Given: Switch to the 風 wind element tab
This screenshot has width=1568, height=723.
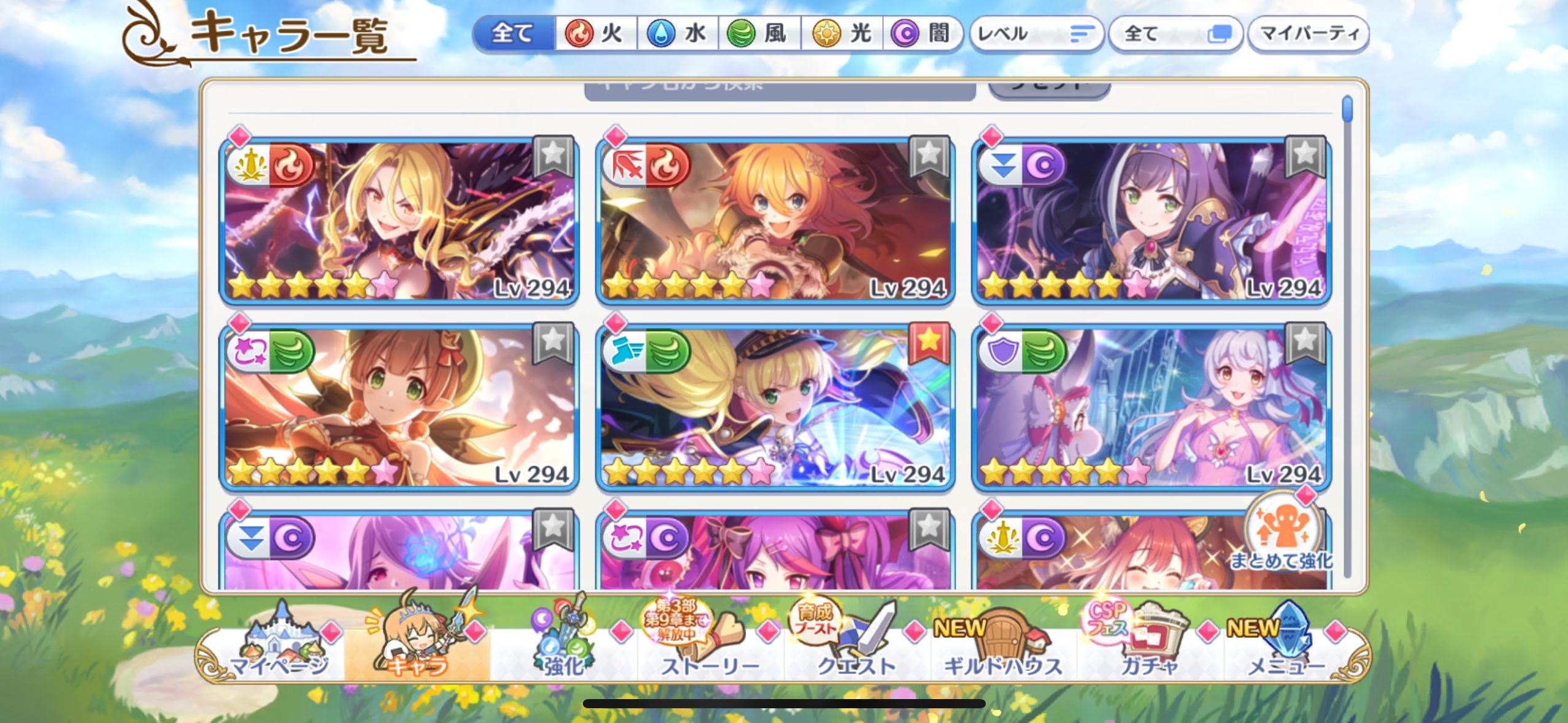Looking at the screenshot, I should 759,33.
